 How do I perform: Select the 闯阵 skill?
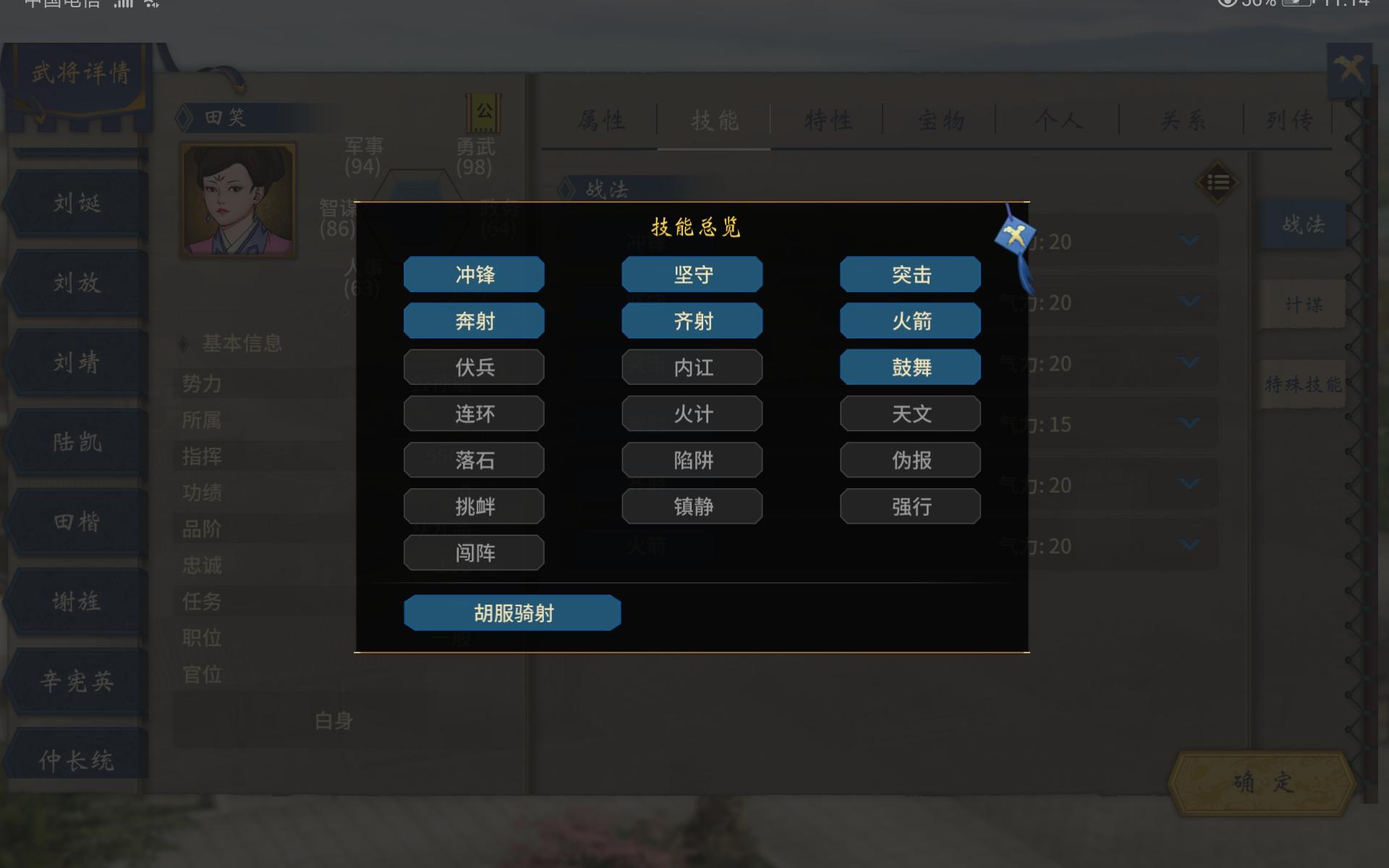474,553
